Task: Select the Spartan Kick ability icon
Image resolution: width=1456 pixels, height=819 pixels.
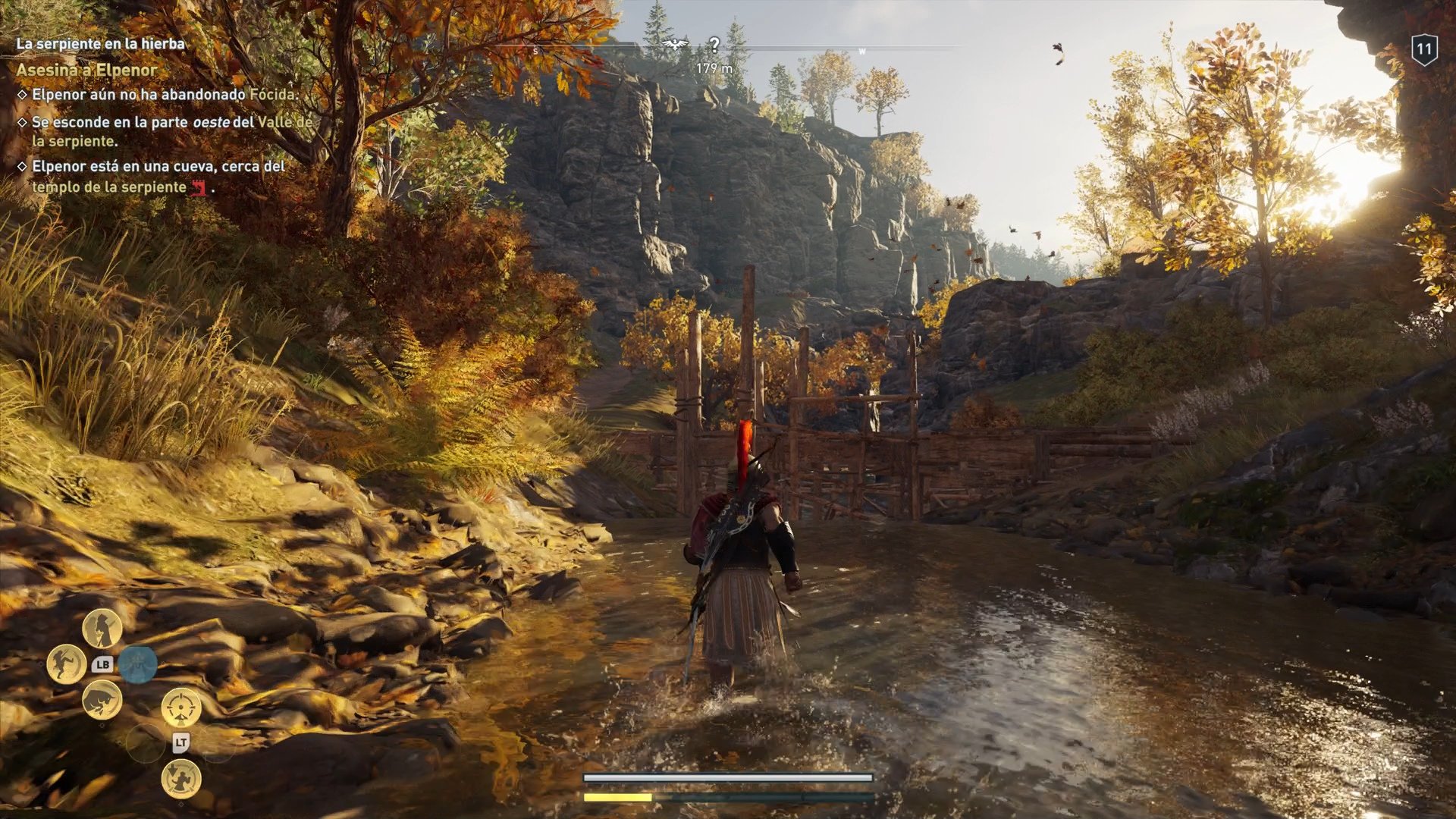Action: (65, 664)
